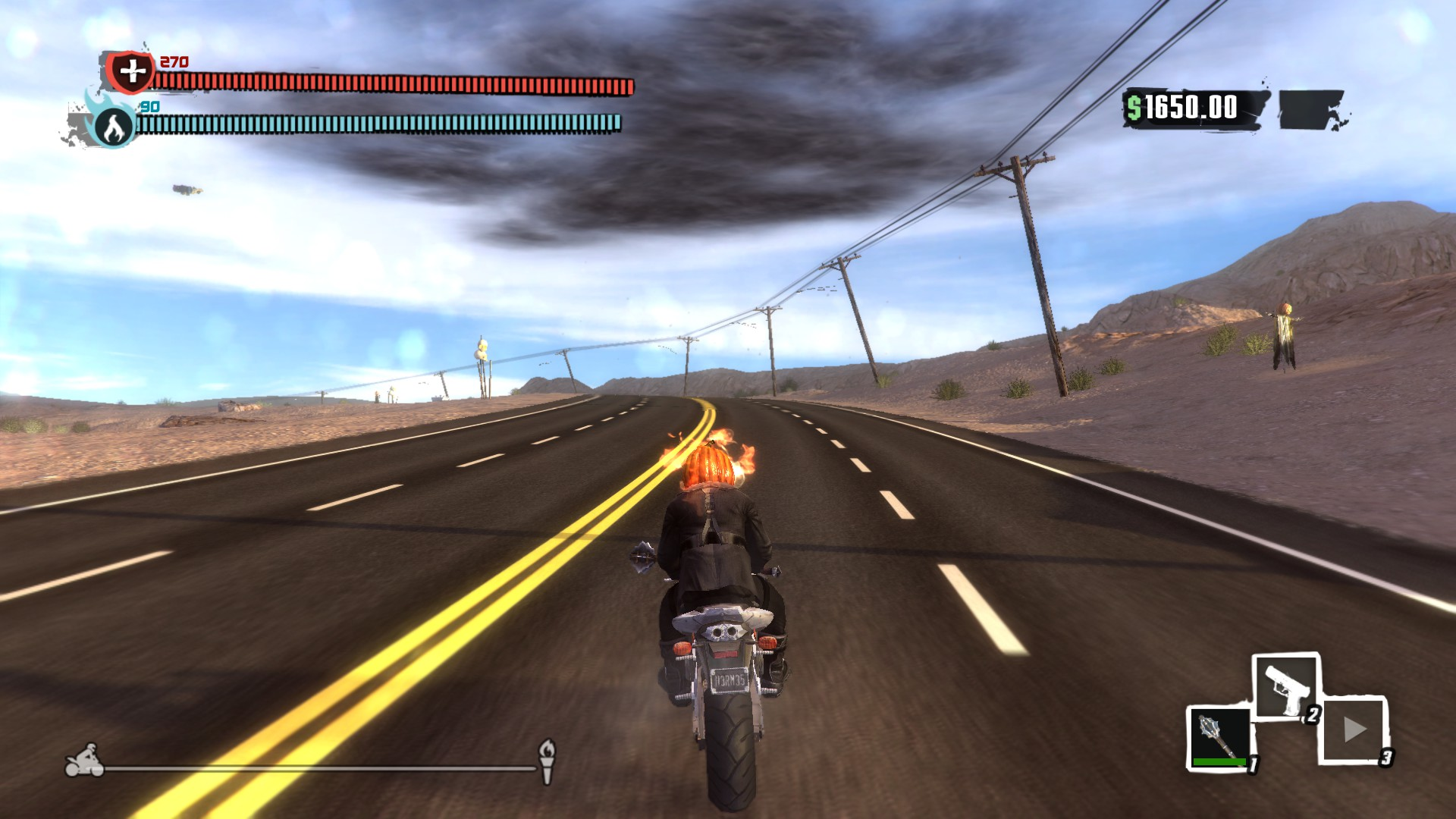
Task: Click the red health shield icon
Action: 131,72
